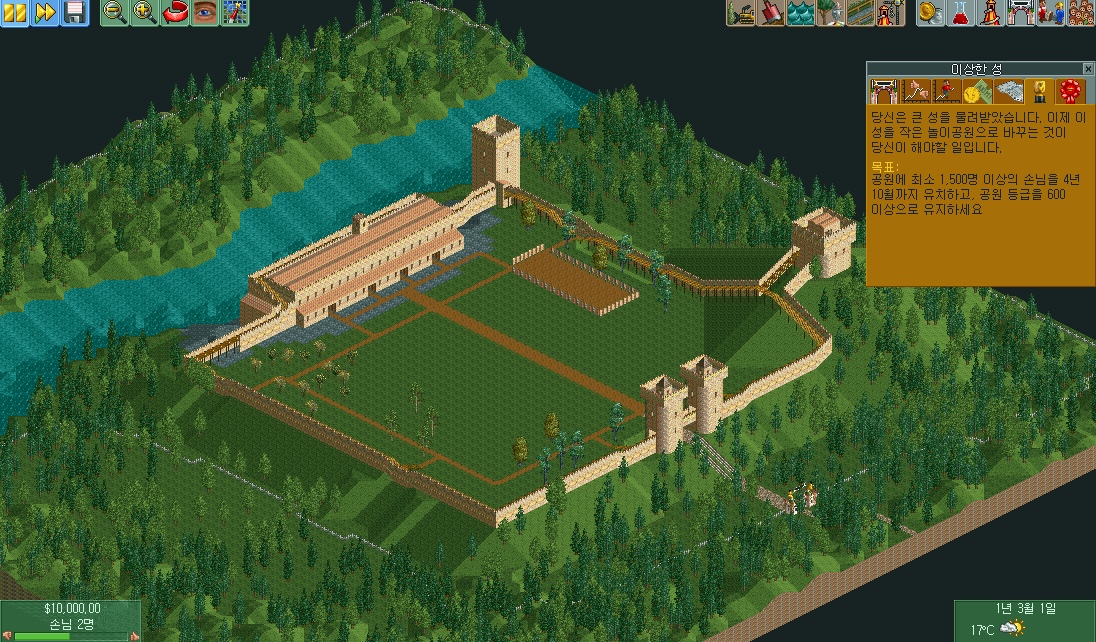Open the eye view options menu

[x=205, y=13]
